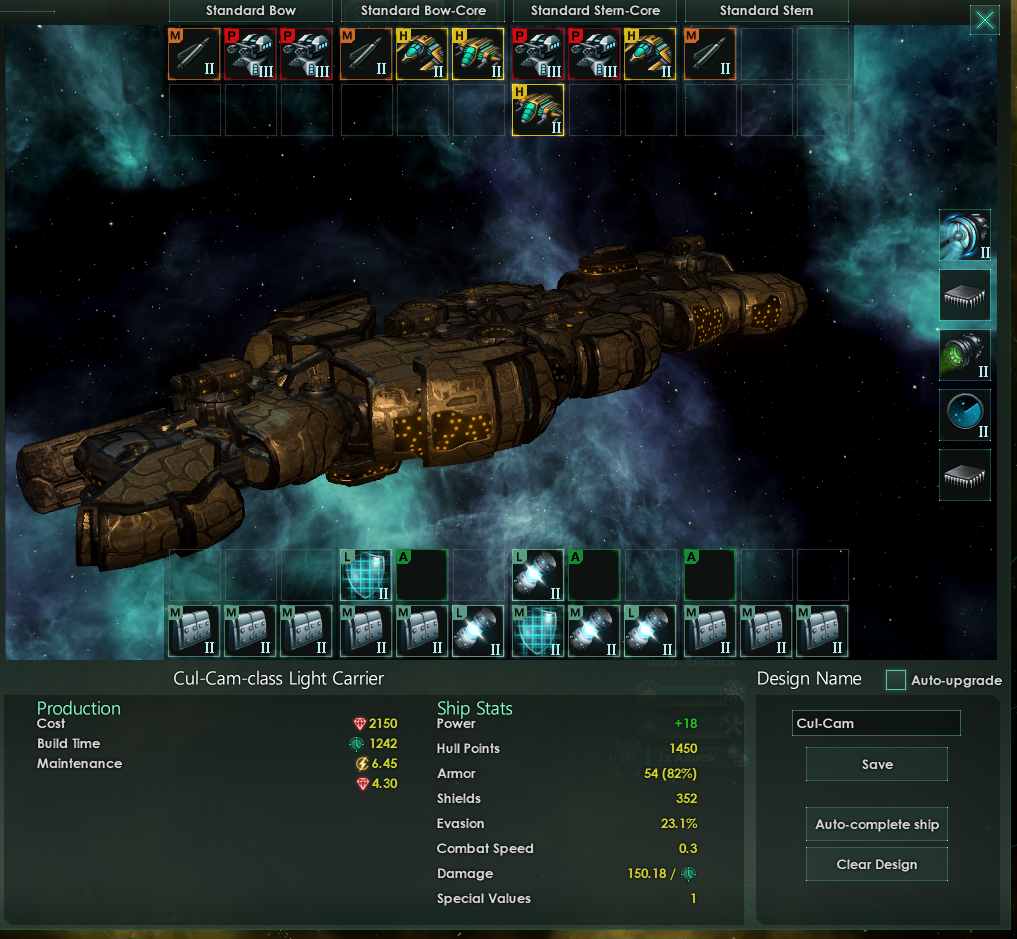Viewport: 1017px width, 939px height.
Task: Select the large L shield utility slot
Action: pyautogui.click(x=366, y=575)
